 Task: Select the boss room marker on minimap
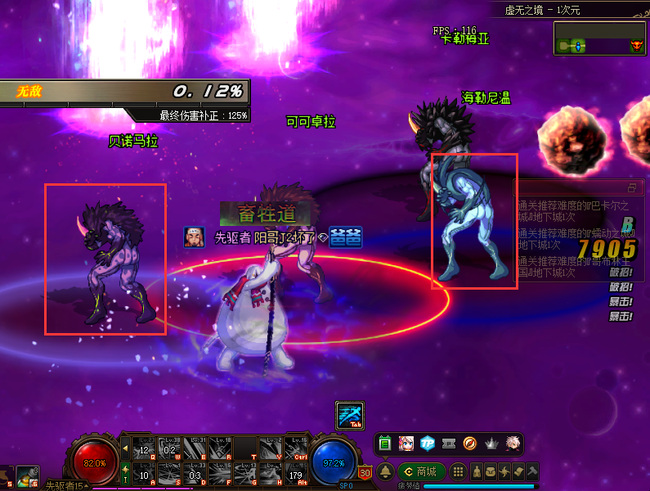(634, 46)
